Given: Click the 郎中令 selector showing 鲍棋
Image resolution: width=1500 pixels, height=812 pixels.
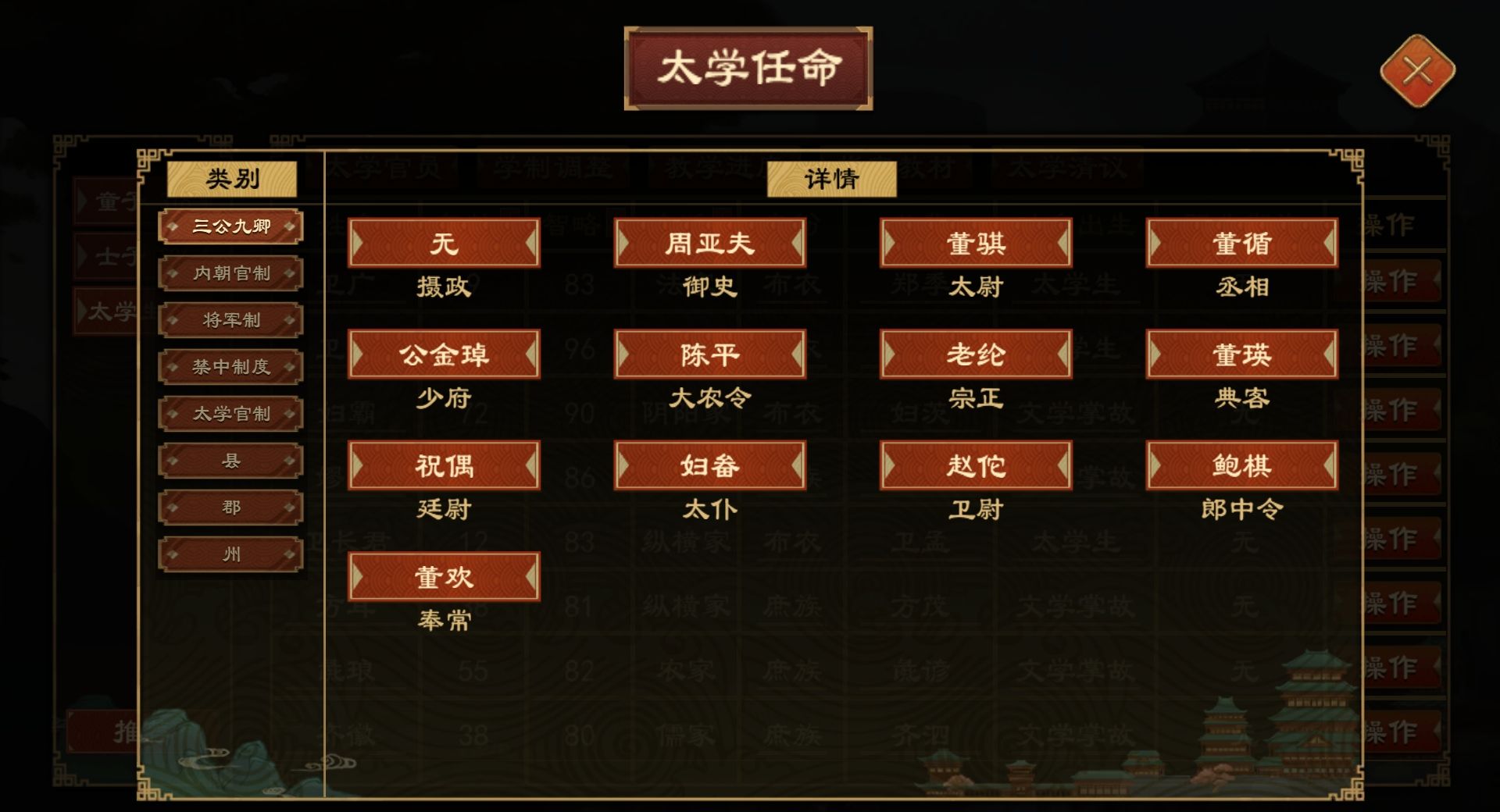Looking at the screenshot, I should coord(1241,465).
